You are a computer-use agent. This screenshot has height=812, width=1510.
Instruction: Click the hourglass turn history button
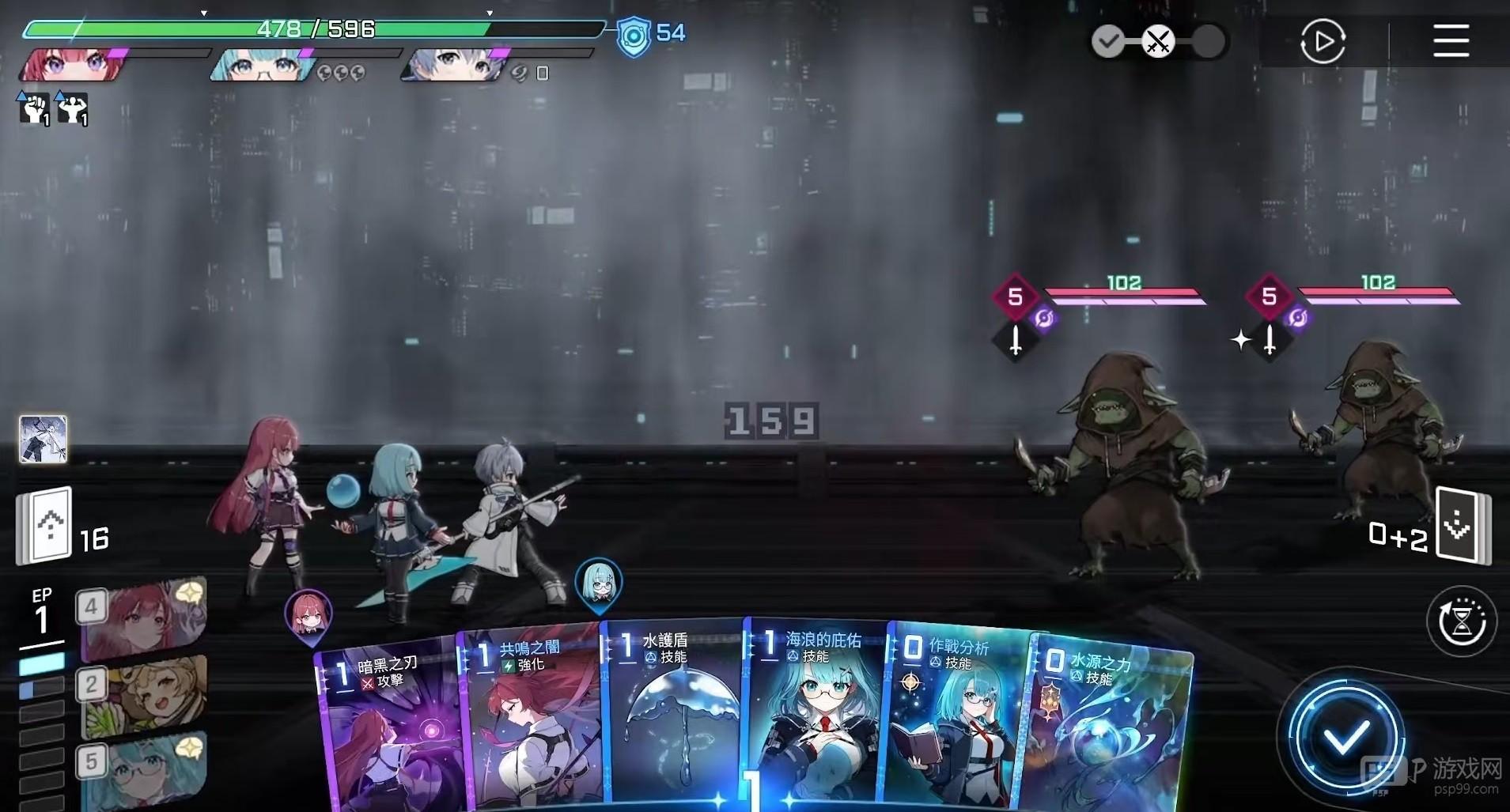pyautogui.click(x=1462, y=621)
